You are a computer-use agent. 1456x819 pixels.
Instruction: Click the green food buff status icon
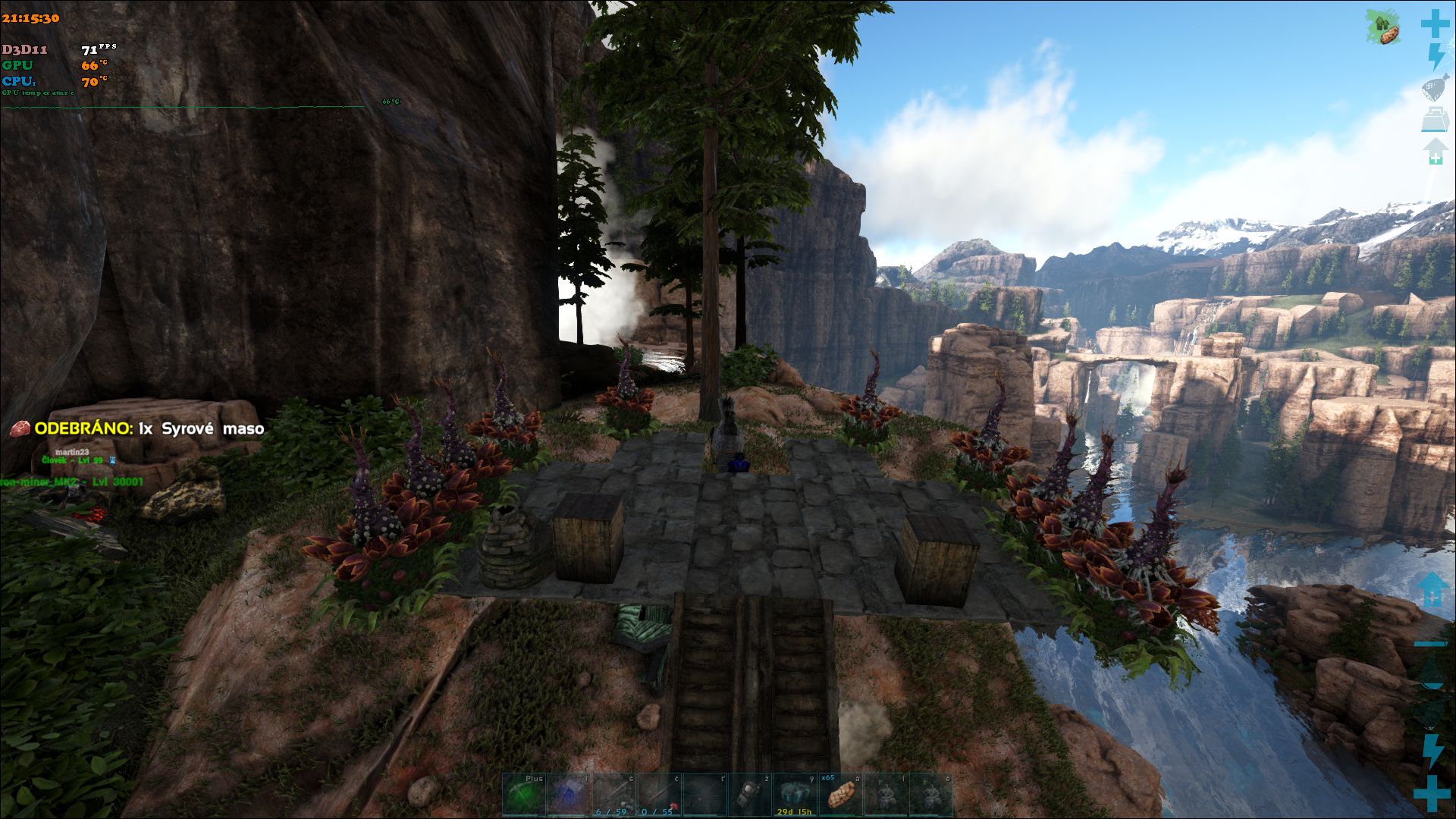pyautogui.click(x=1383, y=27)
